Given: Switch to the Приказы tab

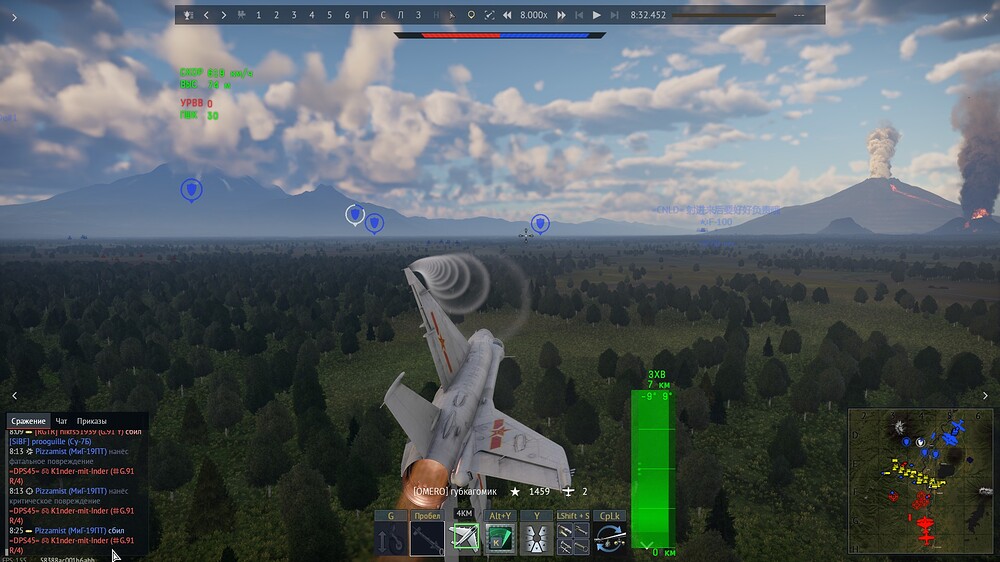Looking at the screenshot, I should point(92,421).
